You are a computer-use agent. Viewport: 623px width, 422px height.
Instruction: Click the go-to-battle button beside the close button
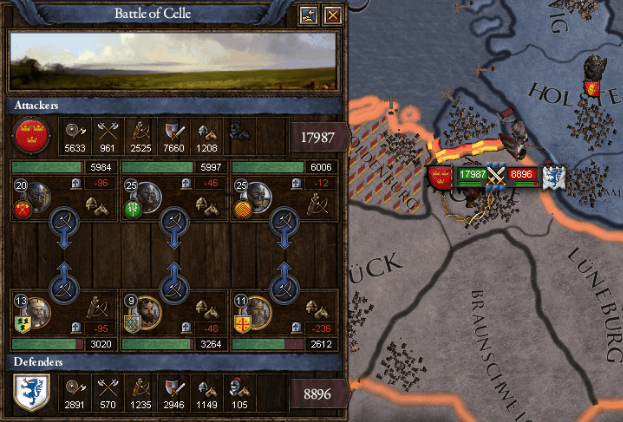(309, 15)
